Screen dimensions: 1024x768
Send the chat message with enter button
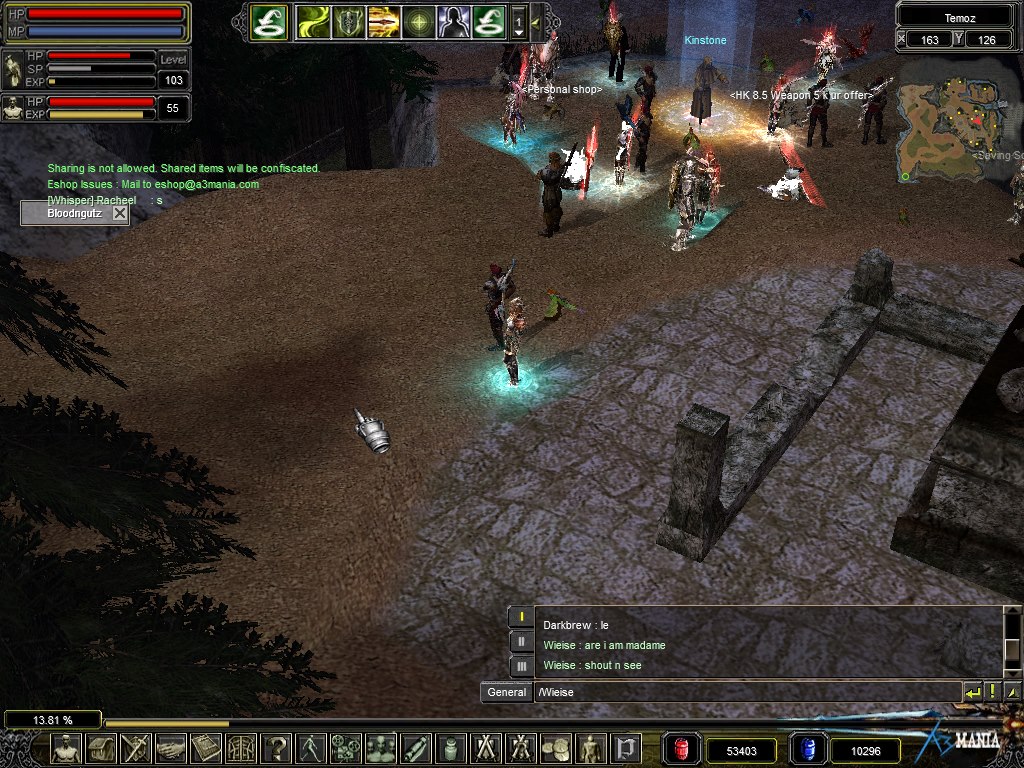pyautogui.click(x=972, y=692)
